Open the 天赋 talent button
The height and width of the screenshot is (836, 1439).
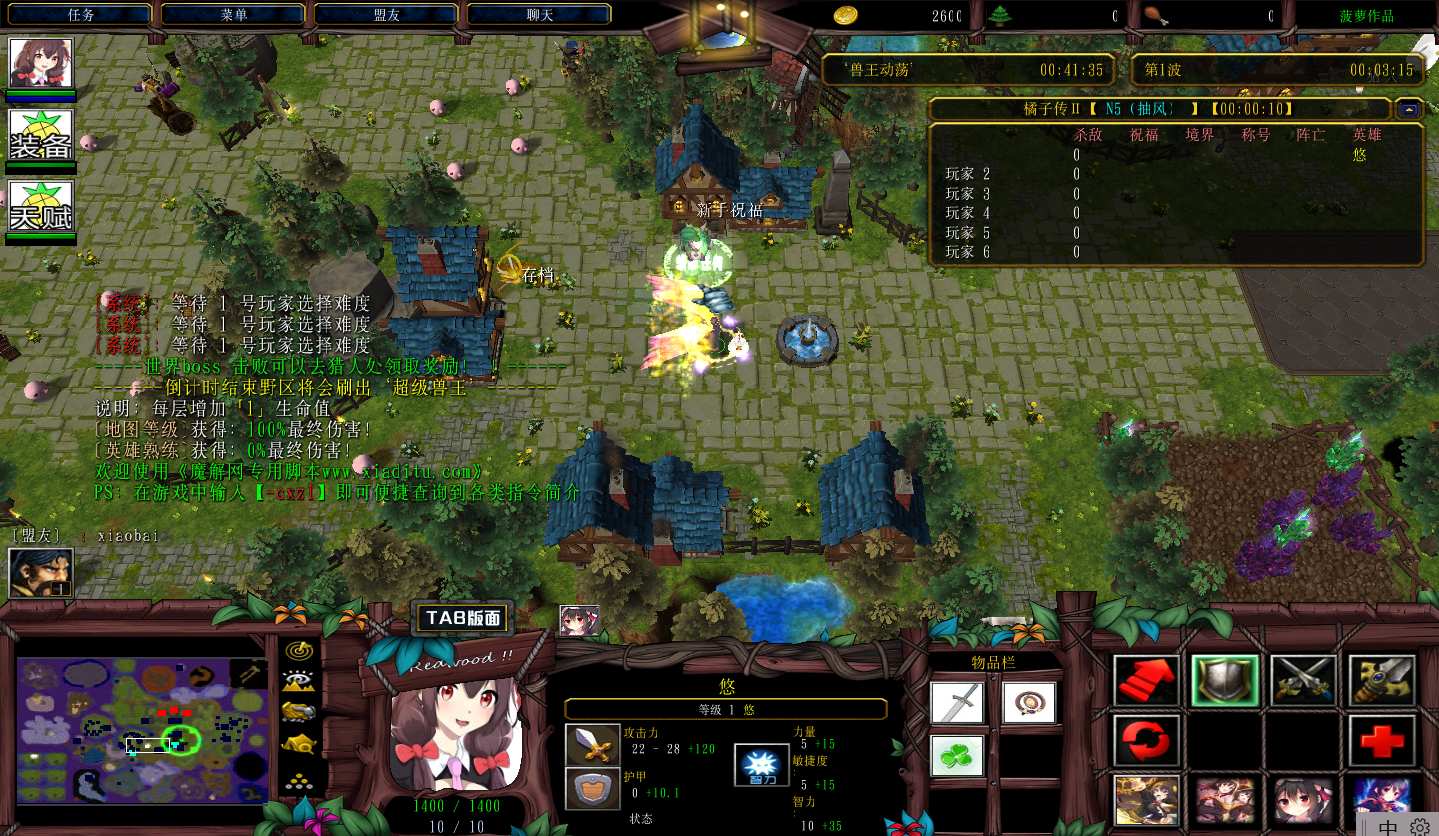click(x=41, y=207)
